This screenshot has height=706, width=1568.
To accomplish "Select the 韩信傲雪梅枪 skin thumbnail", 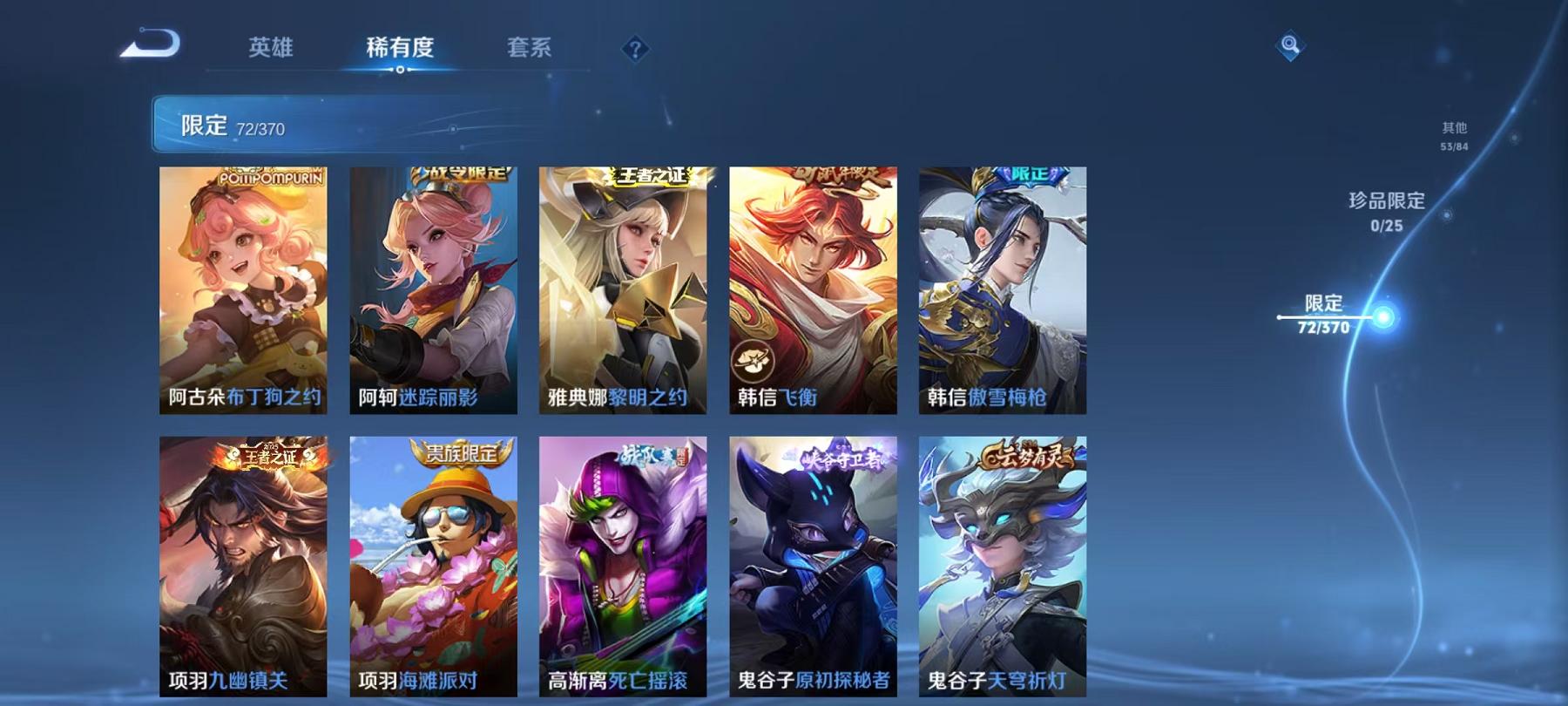I will pyautogui.click(x=1002, y=288).
